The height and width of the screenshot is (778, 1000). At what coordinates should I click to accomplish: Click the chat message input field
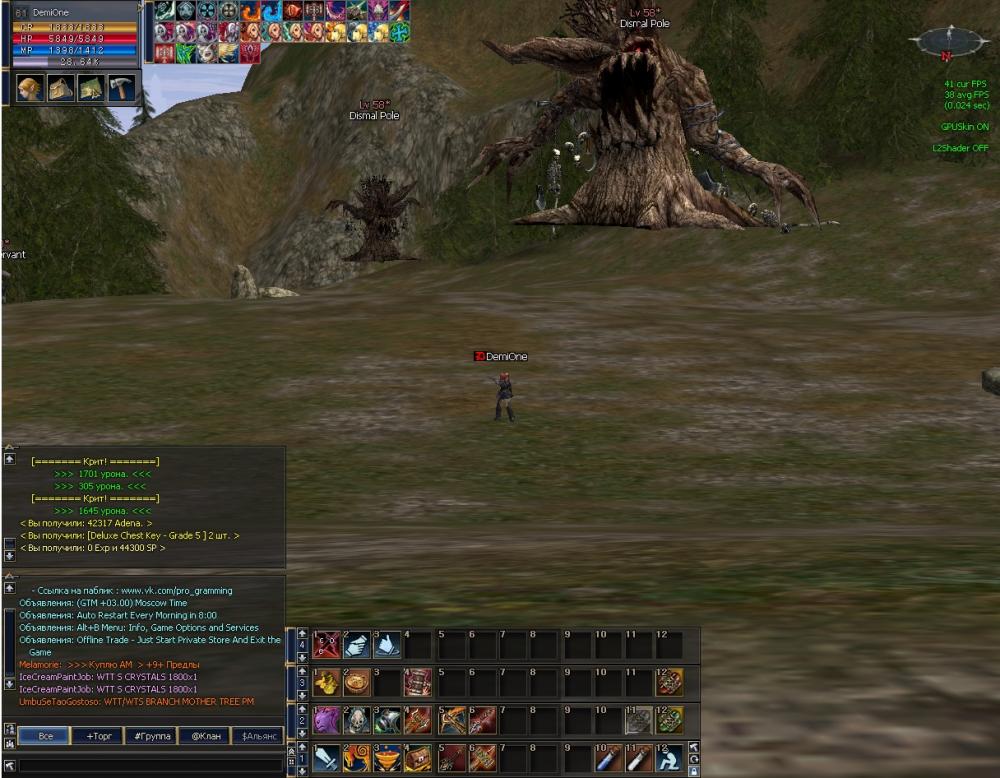point(150,765)
